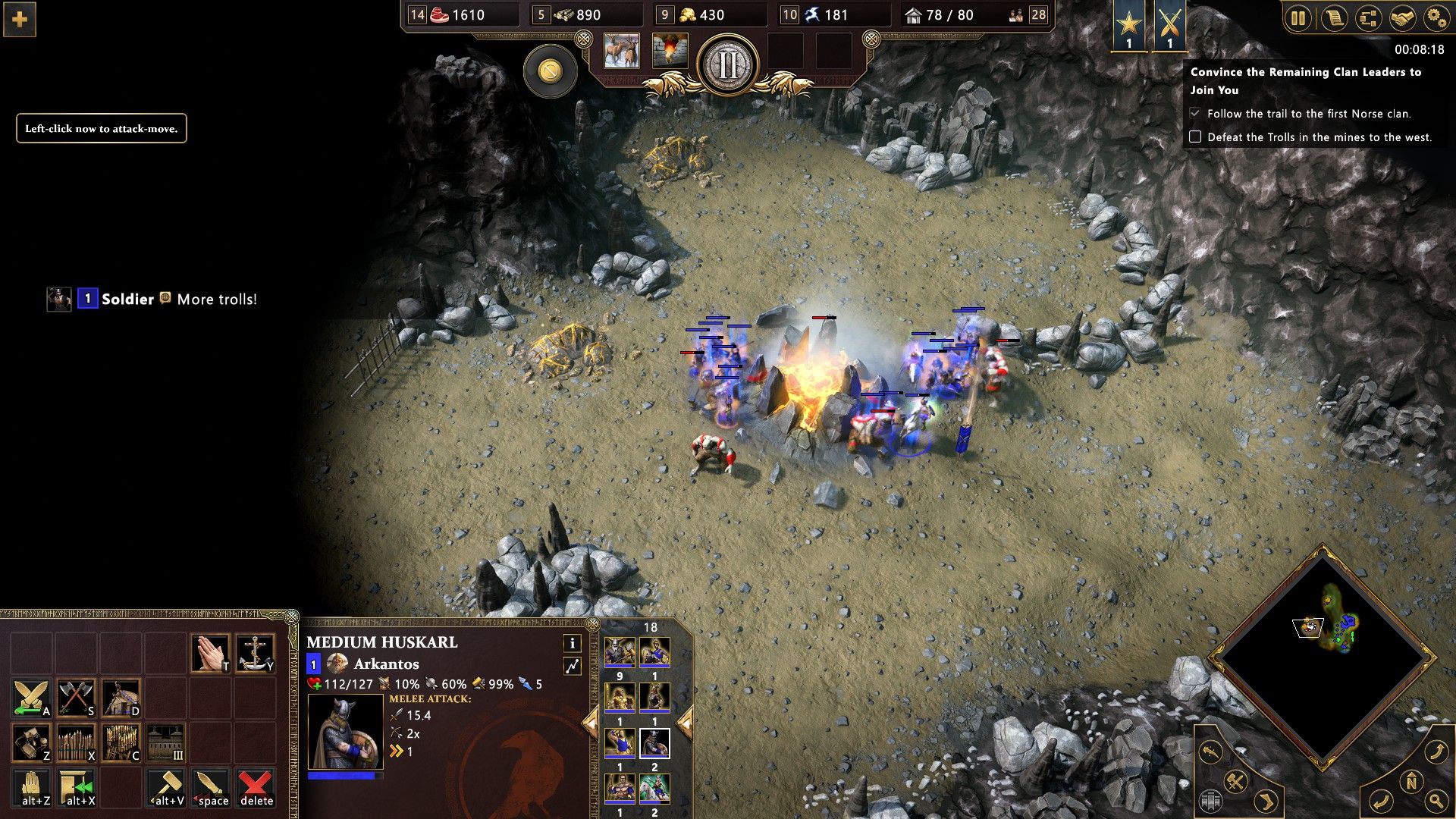Open the tech tree menu
The image size is (1456, 819).
click(x=1368, y=17)
